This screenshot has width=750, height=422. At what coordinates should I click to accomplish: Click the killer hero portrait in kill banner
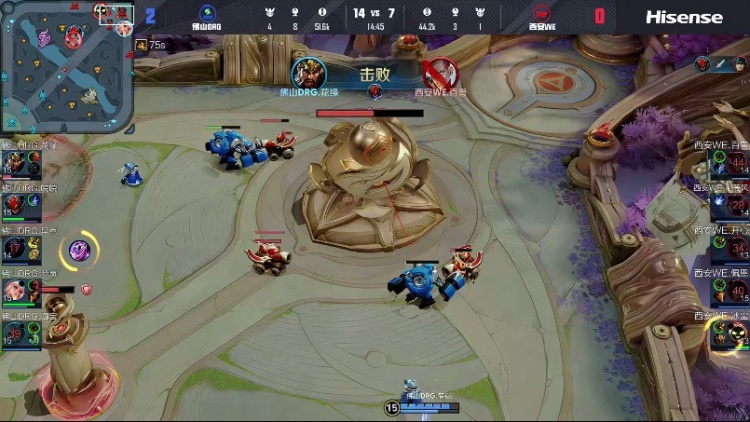[x=308, y=72]
